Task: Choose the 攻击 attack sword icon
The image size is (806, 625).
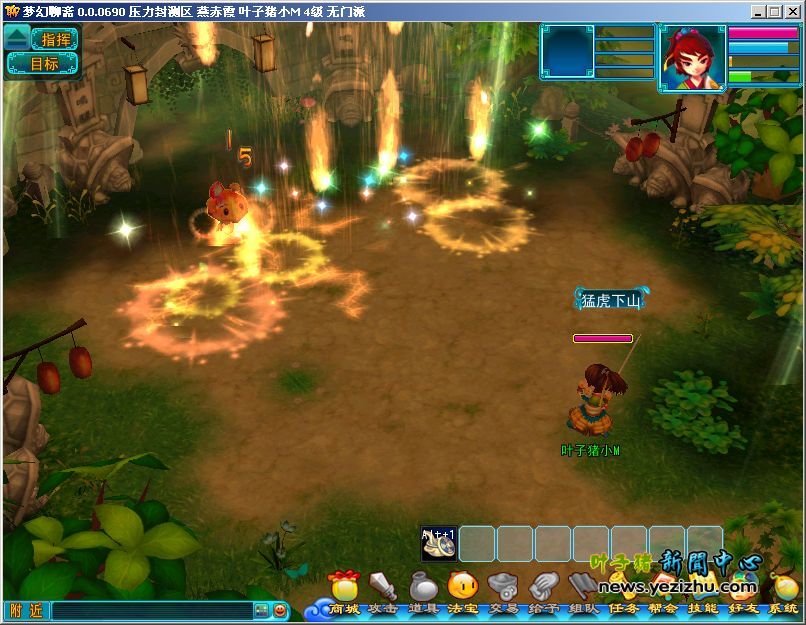Action: click(383, 587)
